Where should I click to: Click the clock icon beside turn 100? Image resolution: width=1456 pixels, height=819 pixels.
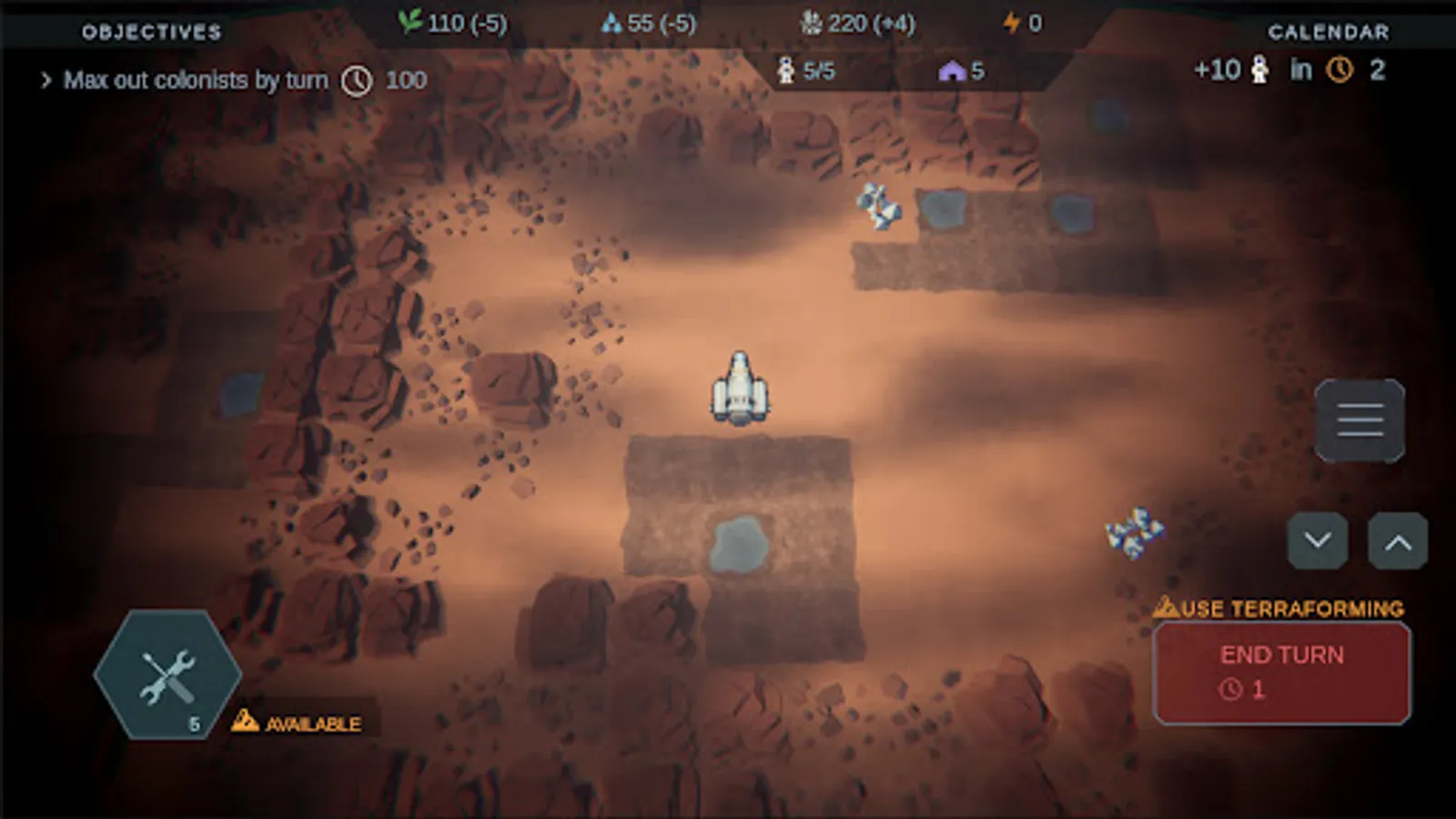(358, 80)
